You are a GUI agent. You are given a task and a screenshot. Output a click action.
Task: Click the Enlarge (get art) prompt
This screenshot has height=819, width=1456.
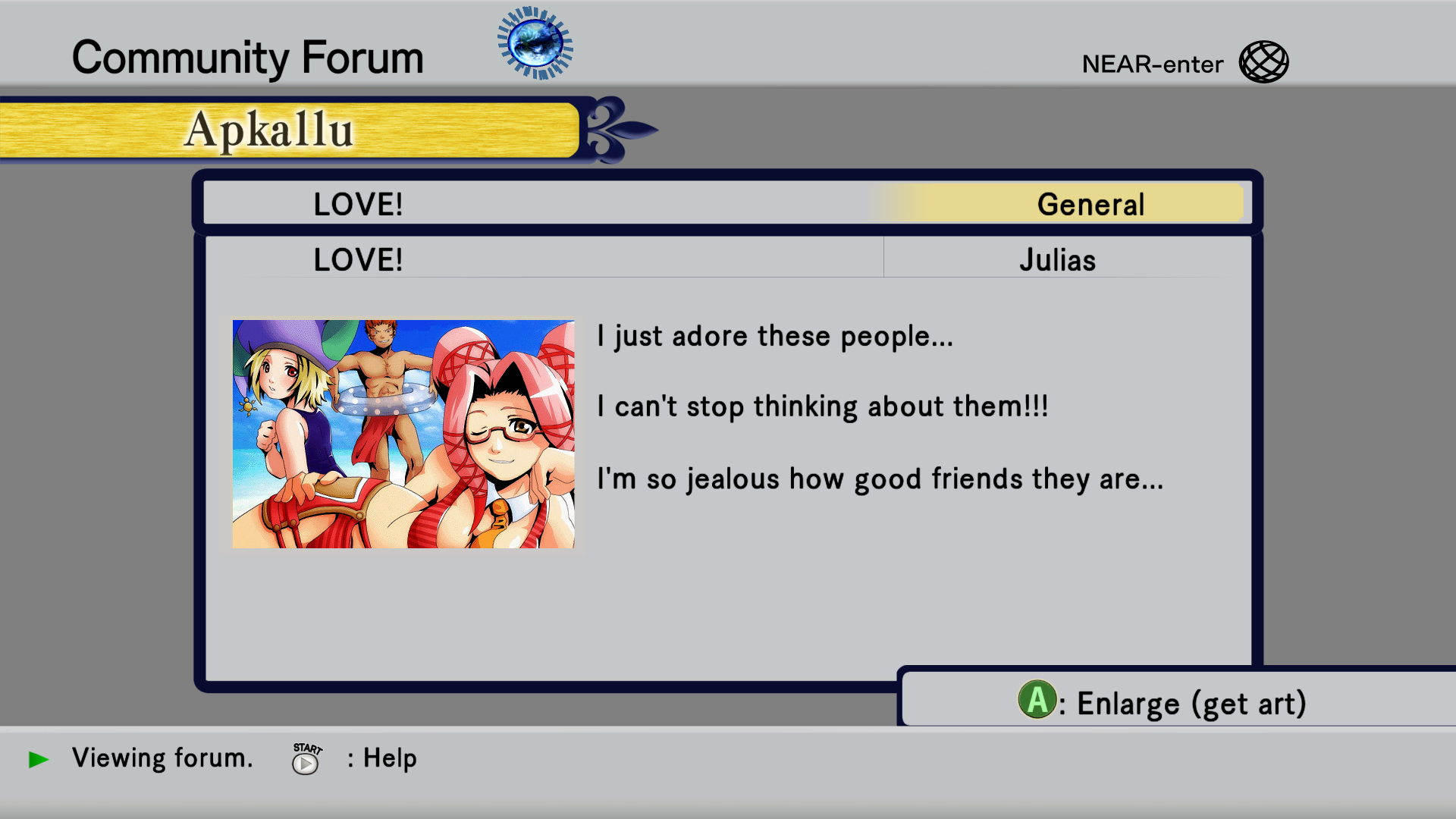[1163, 702]
